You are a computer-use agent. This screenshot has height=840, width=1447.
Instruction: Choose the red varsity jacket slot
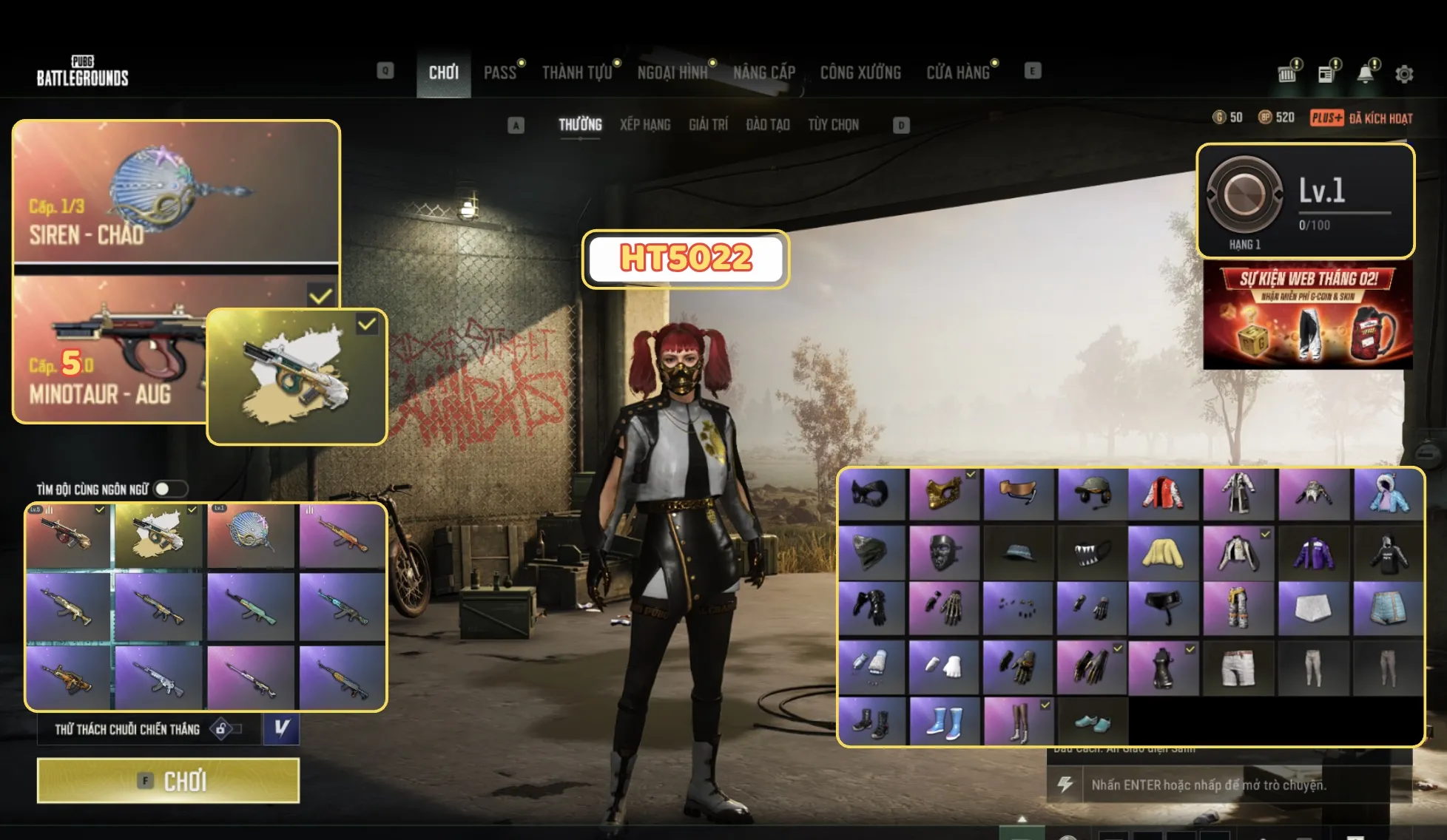point(1164,493)
